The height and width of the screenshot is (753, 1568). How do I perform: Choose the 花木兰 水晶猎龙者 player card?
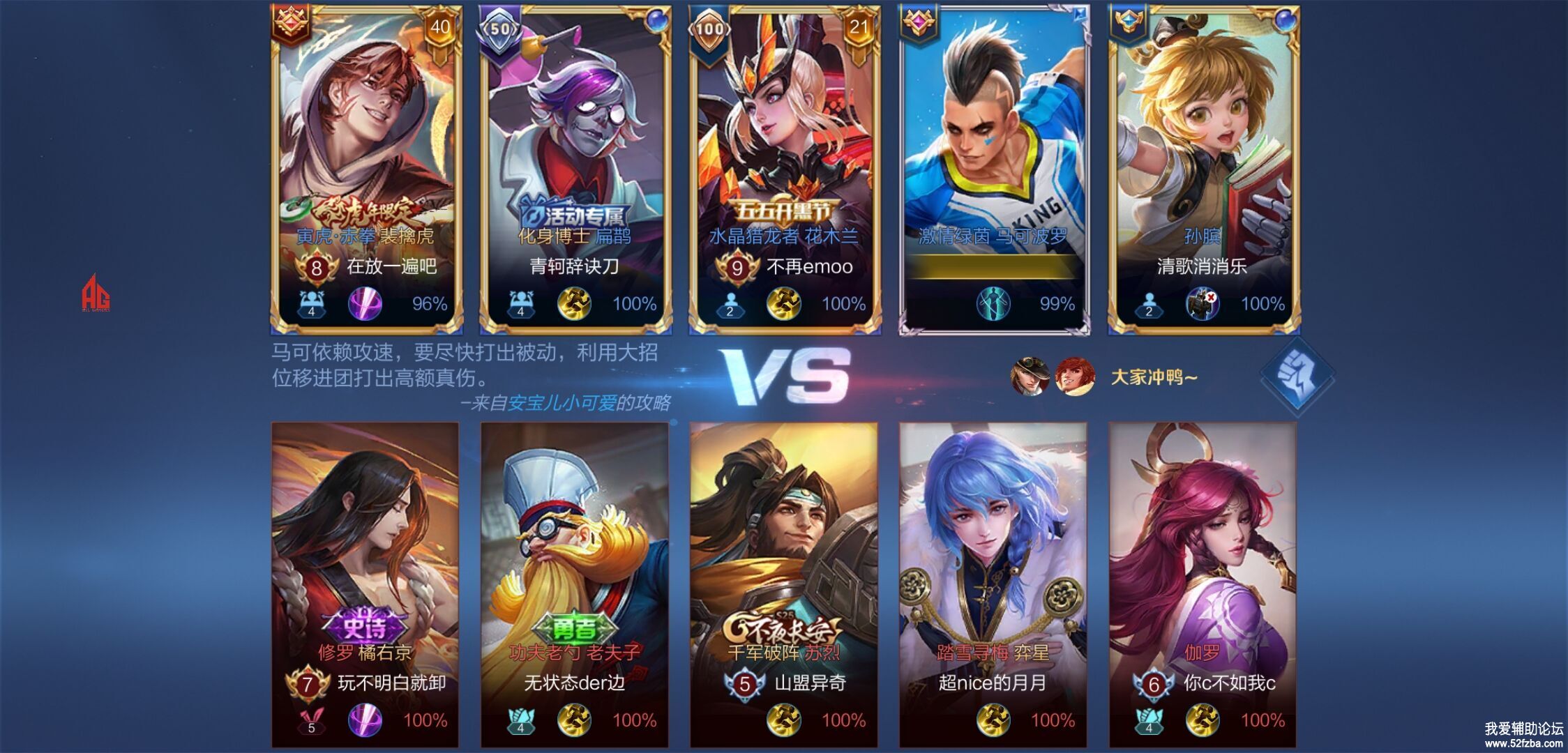tap(785, 167)
